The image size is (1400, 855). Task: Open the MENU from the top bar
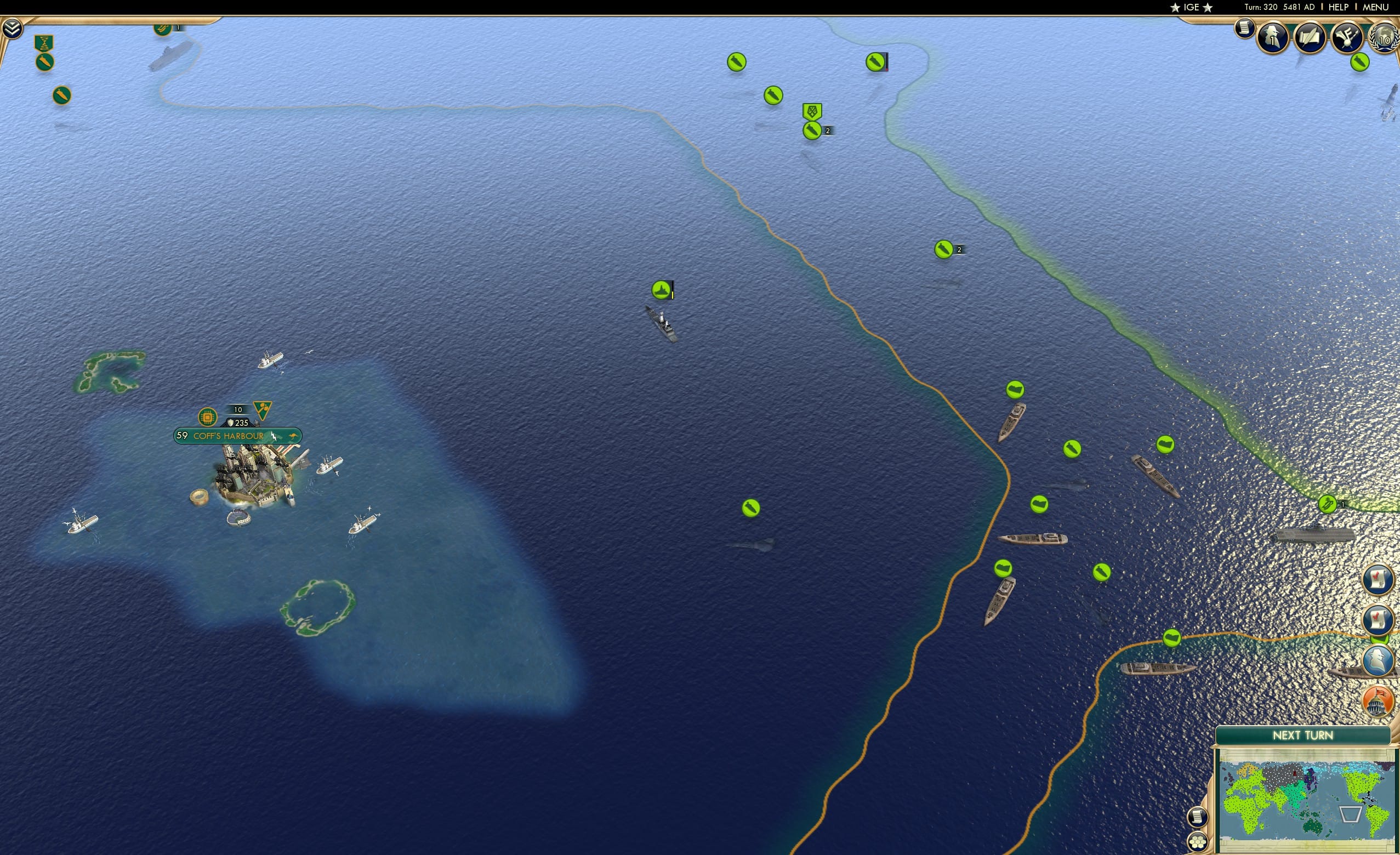[1375, 7]
